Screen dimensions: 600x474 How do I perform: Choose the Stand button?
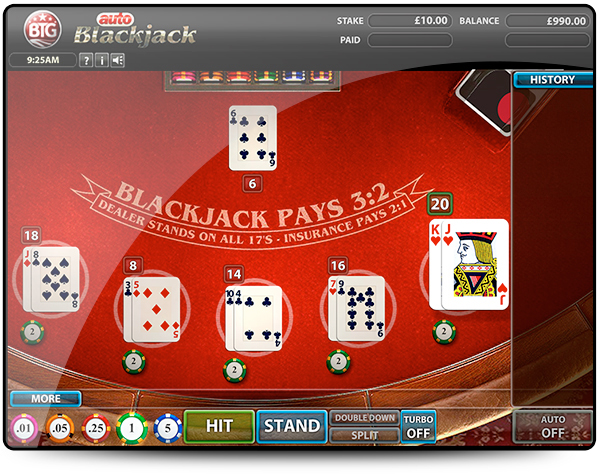pyautogui.click(x=291, y=426)
